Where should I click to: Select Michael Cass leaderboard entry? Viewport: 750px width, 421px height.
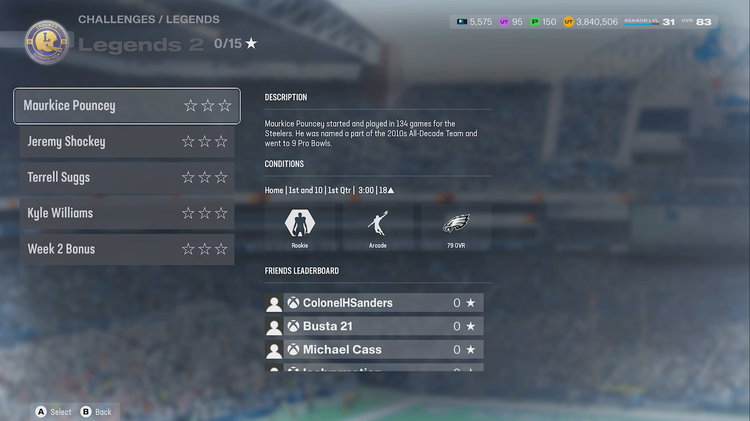[x=374, y=350]
